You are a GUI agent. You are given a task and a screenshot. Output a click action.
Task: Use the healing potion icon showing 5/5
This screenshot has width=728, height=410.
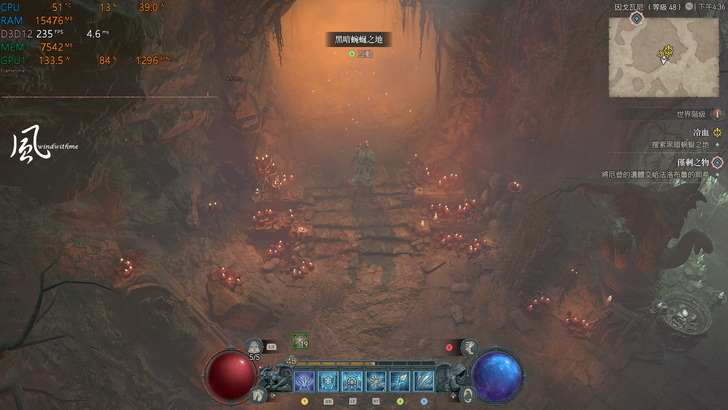(x=254, y=346)
